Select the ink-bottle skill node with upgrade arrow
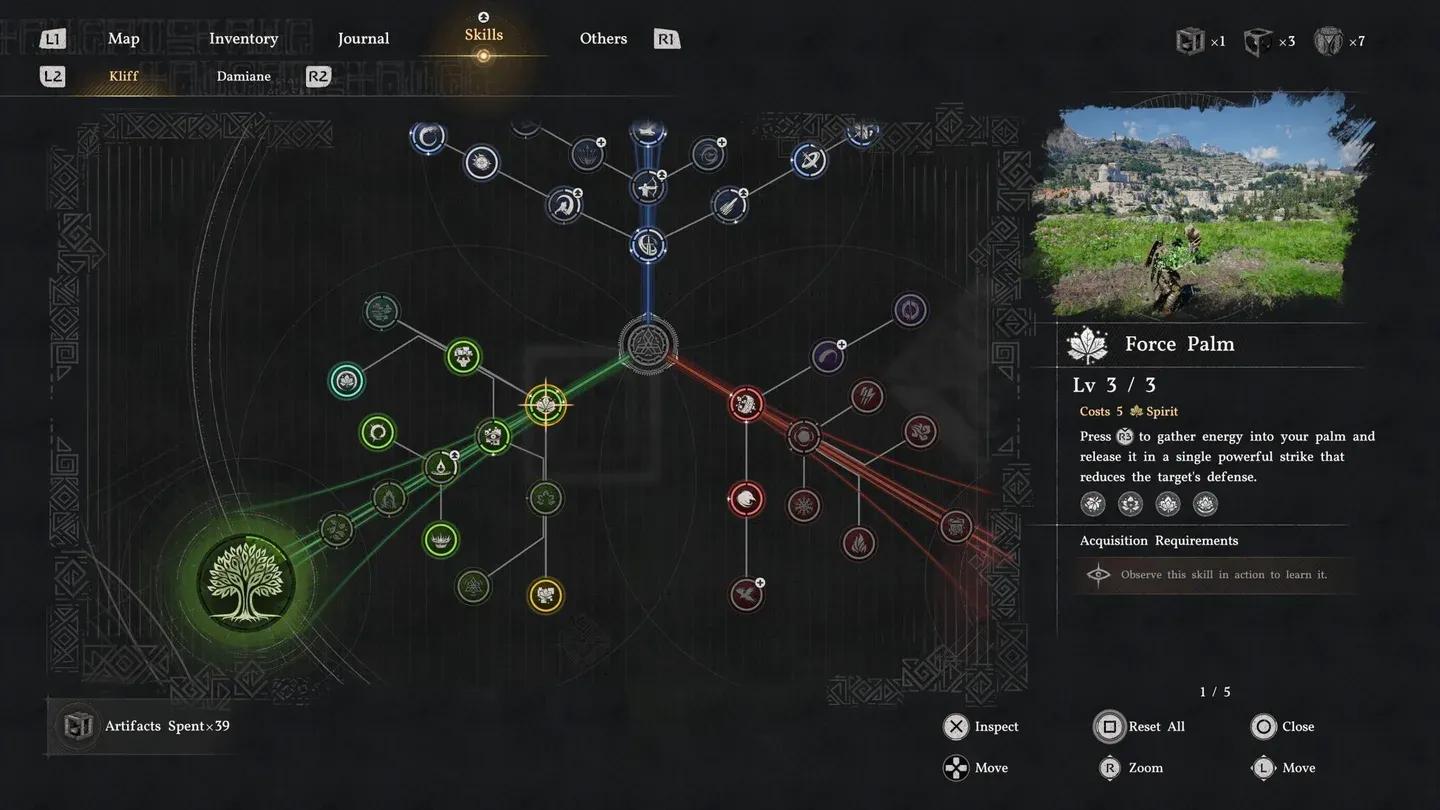1440x810 pixels. [x=442, y=466]
